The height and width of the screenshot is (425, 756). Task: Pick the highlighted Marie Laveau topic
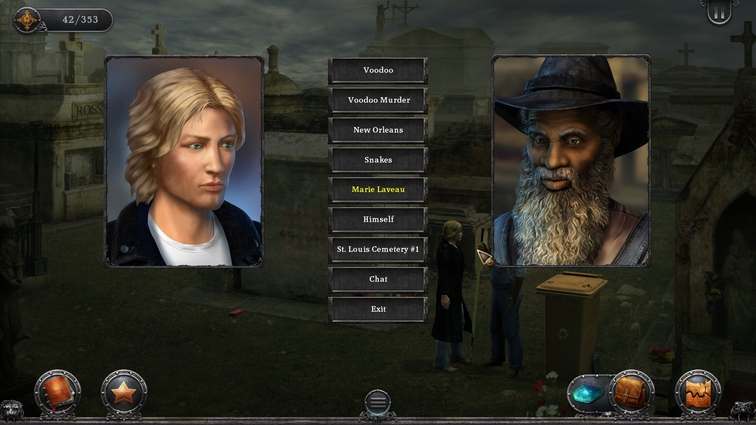(378, 189)
